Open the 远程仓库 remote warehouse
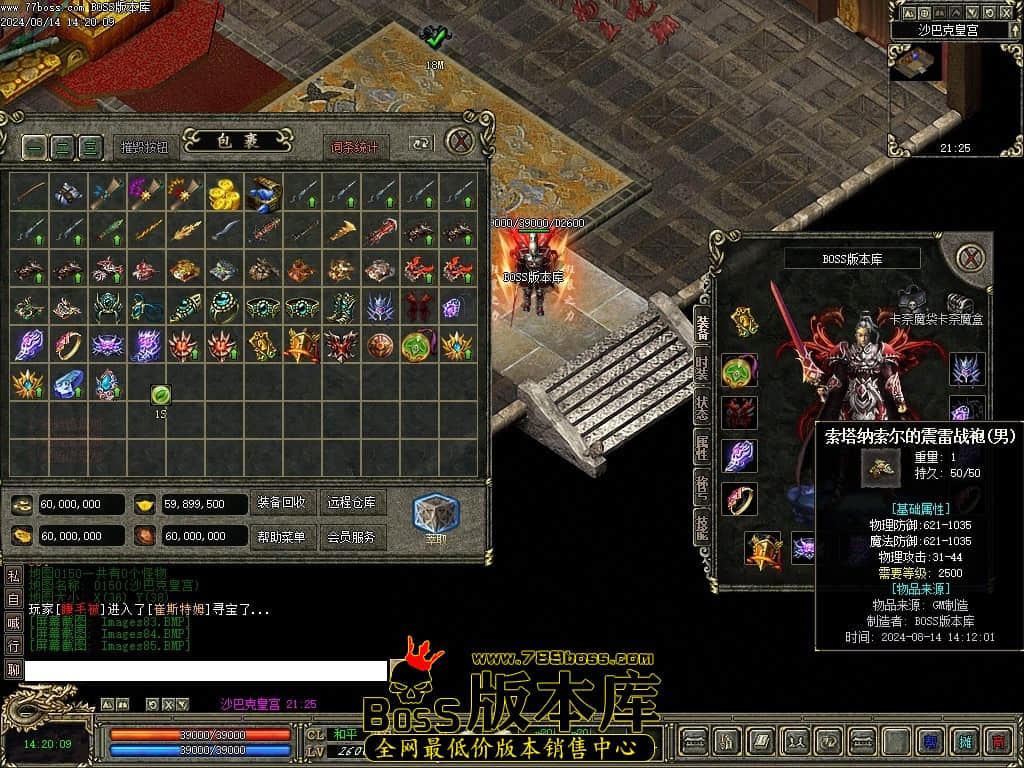 click(352, 503)
